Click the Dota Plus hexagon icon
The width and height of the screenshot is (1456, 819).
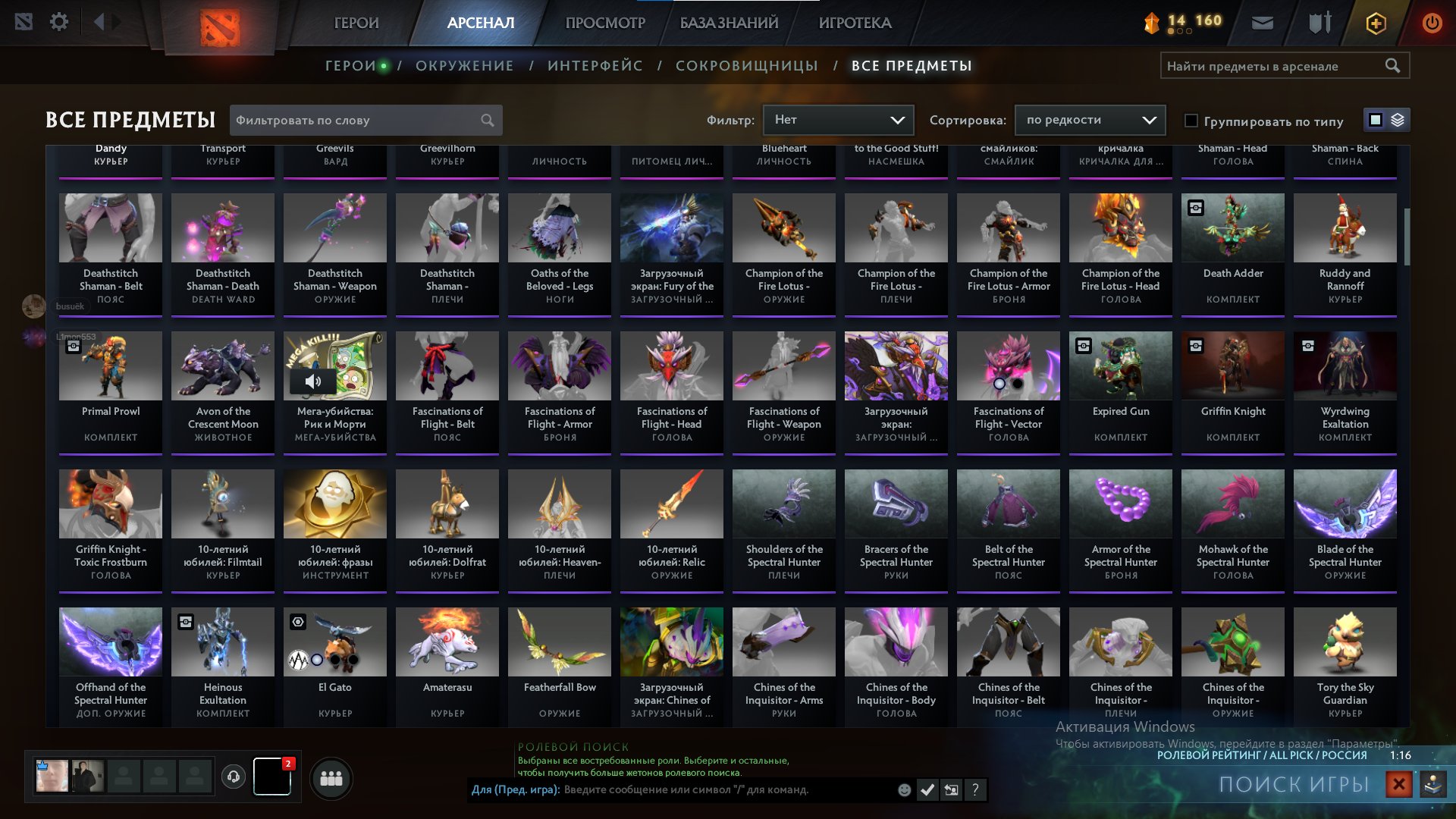1376,24
